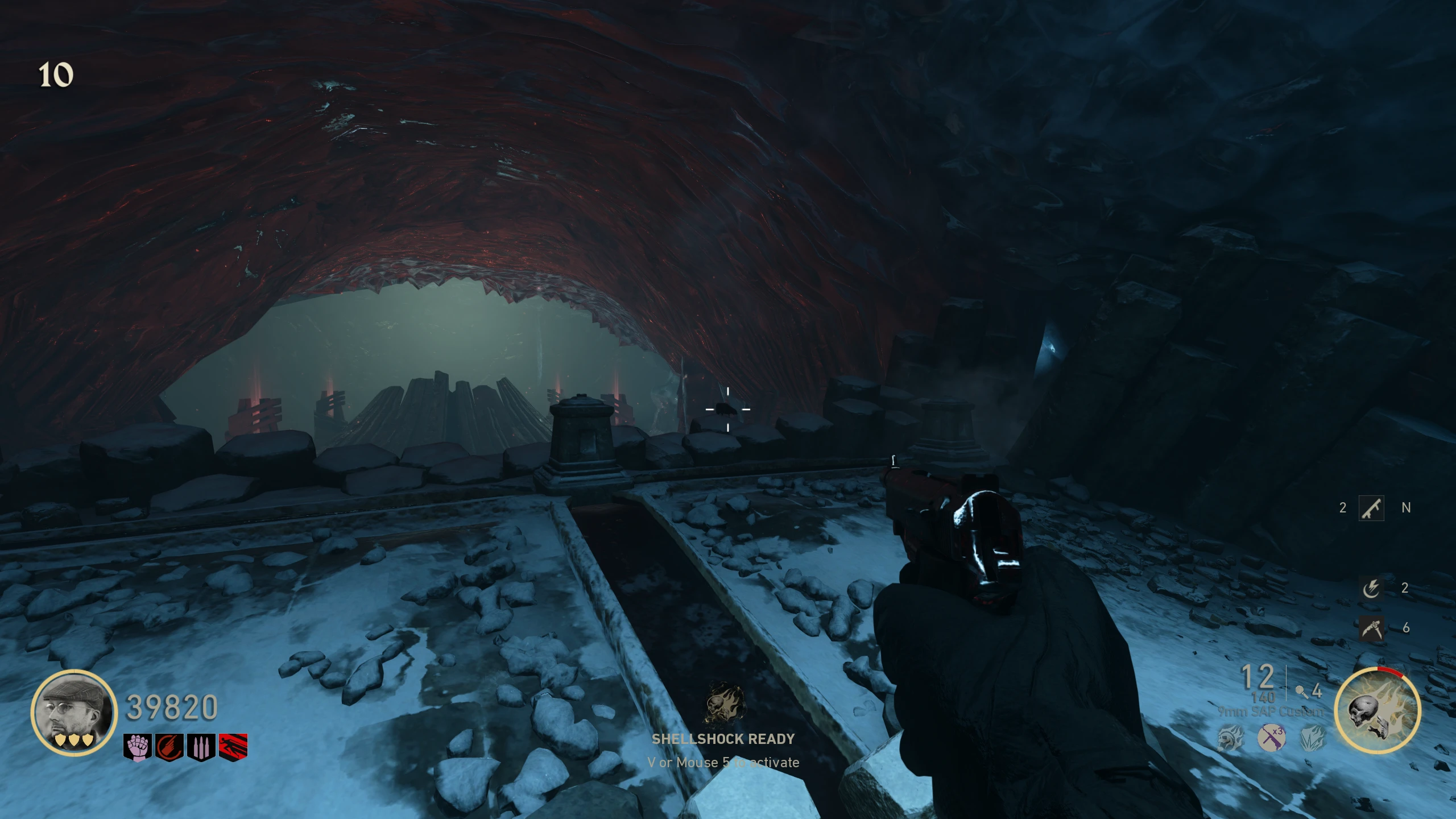Click the purple x3 weapon mod icon

click(x=1272, y=738)
